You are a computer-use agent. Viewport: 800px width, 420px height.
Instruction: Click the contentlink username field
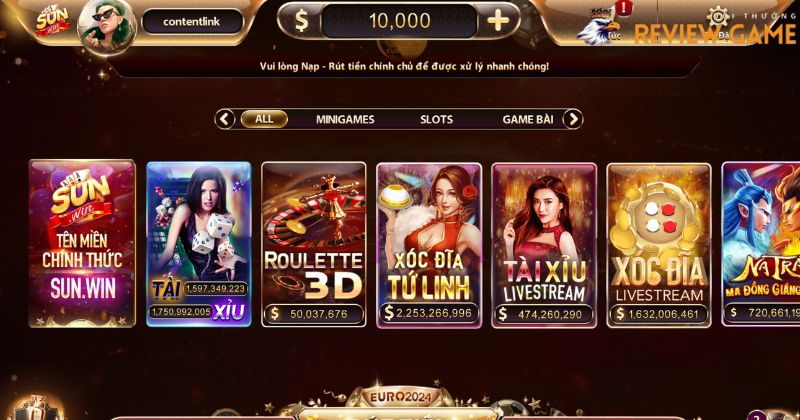[x=192, y=21]
